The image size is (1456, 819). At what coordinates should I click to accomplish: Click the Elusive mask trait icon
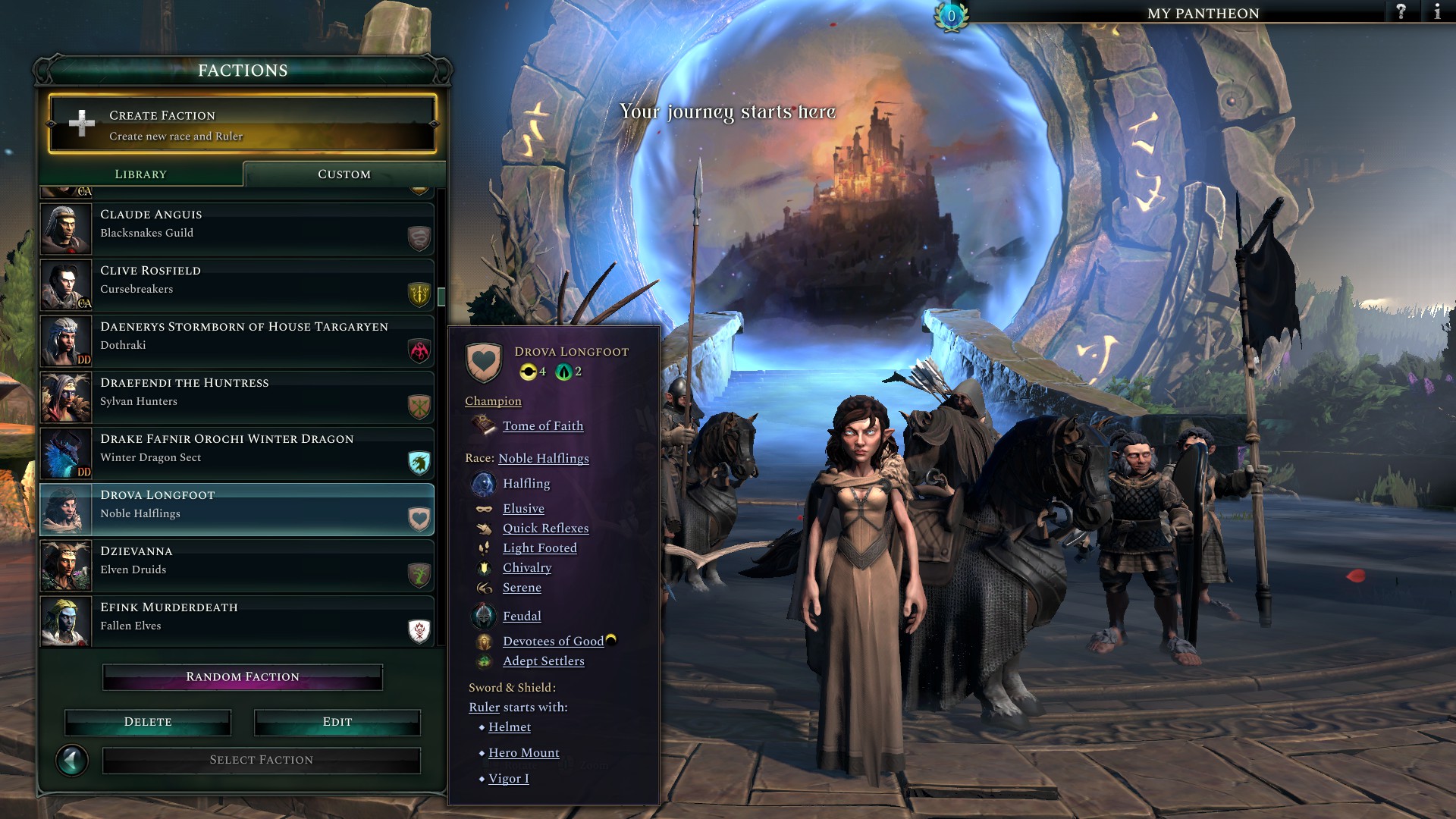(x=483, y=508)
